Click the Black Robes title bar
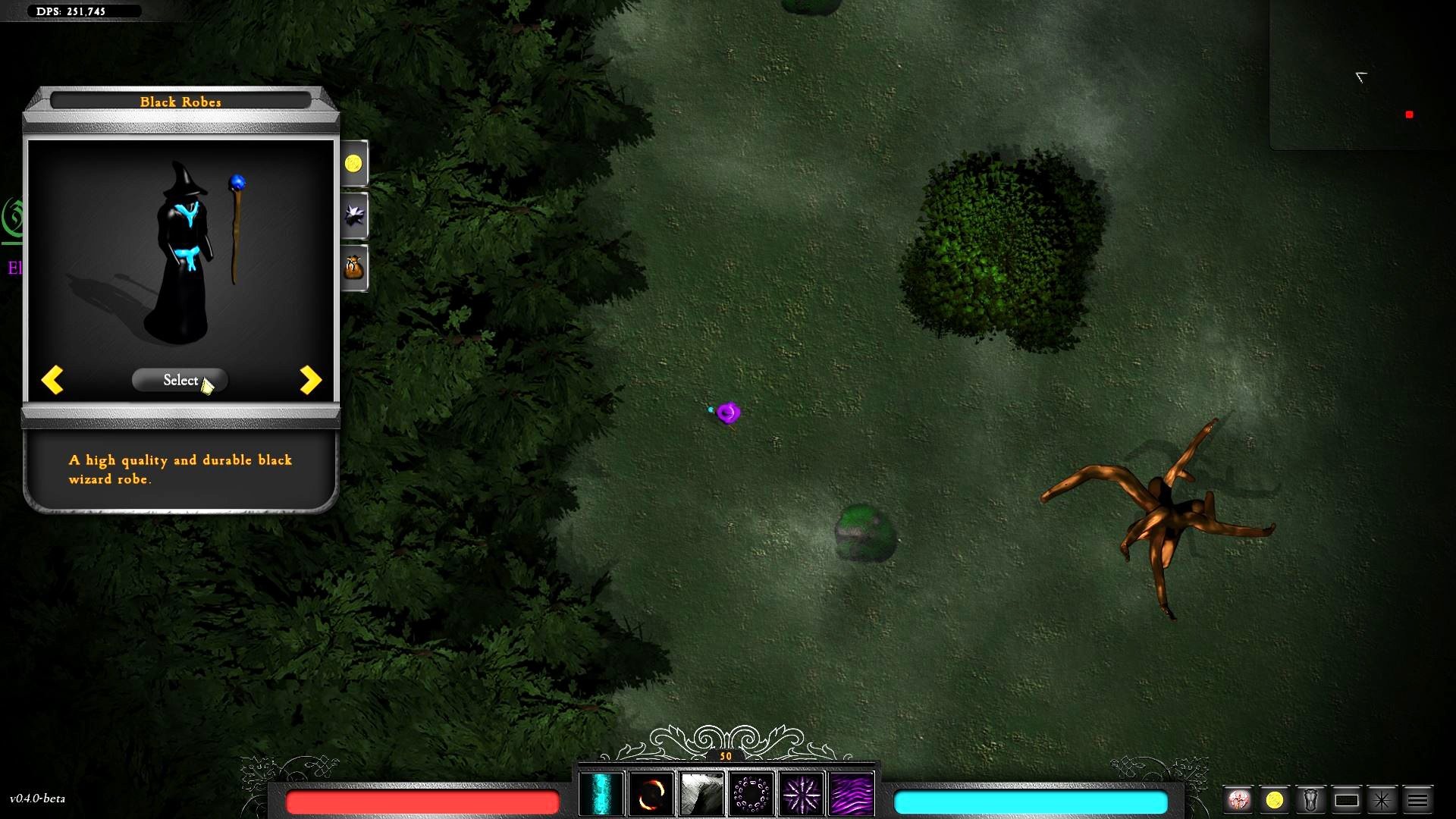Image resolution: width=1456 pixels, height=819 pixels. click(180, 101)
